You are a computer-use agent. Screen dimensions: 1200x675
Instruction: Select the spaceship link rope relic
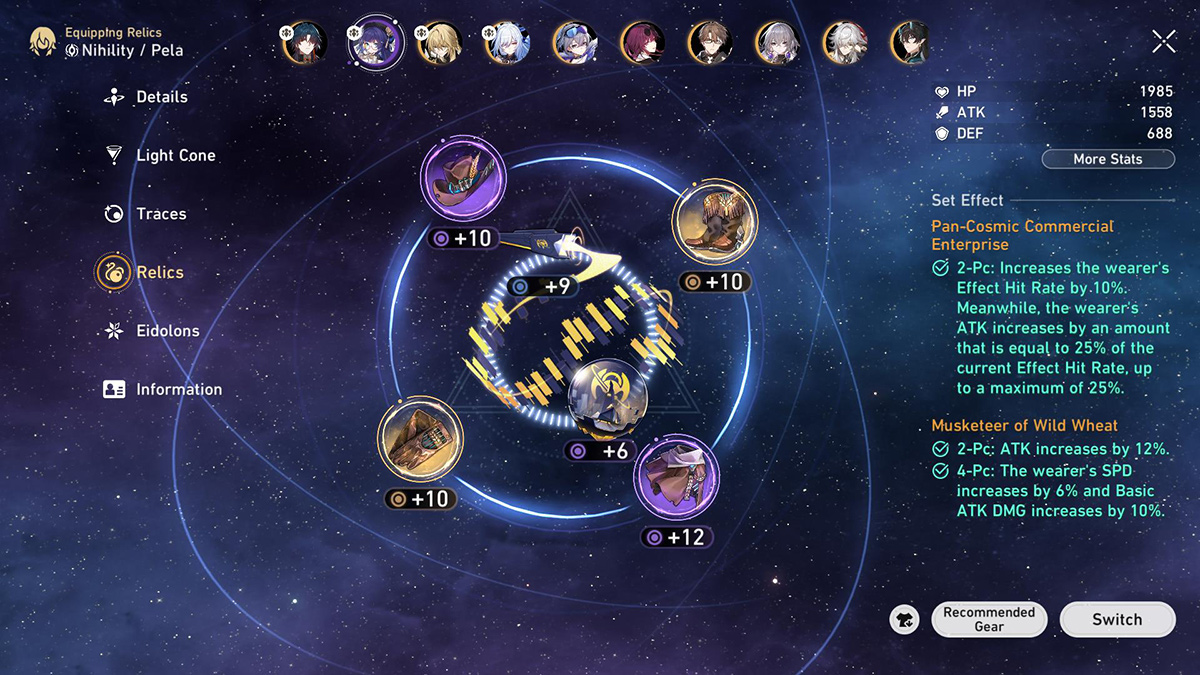coord(560,245)
